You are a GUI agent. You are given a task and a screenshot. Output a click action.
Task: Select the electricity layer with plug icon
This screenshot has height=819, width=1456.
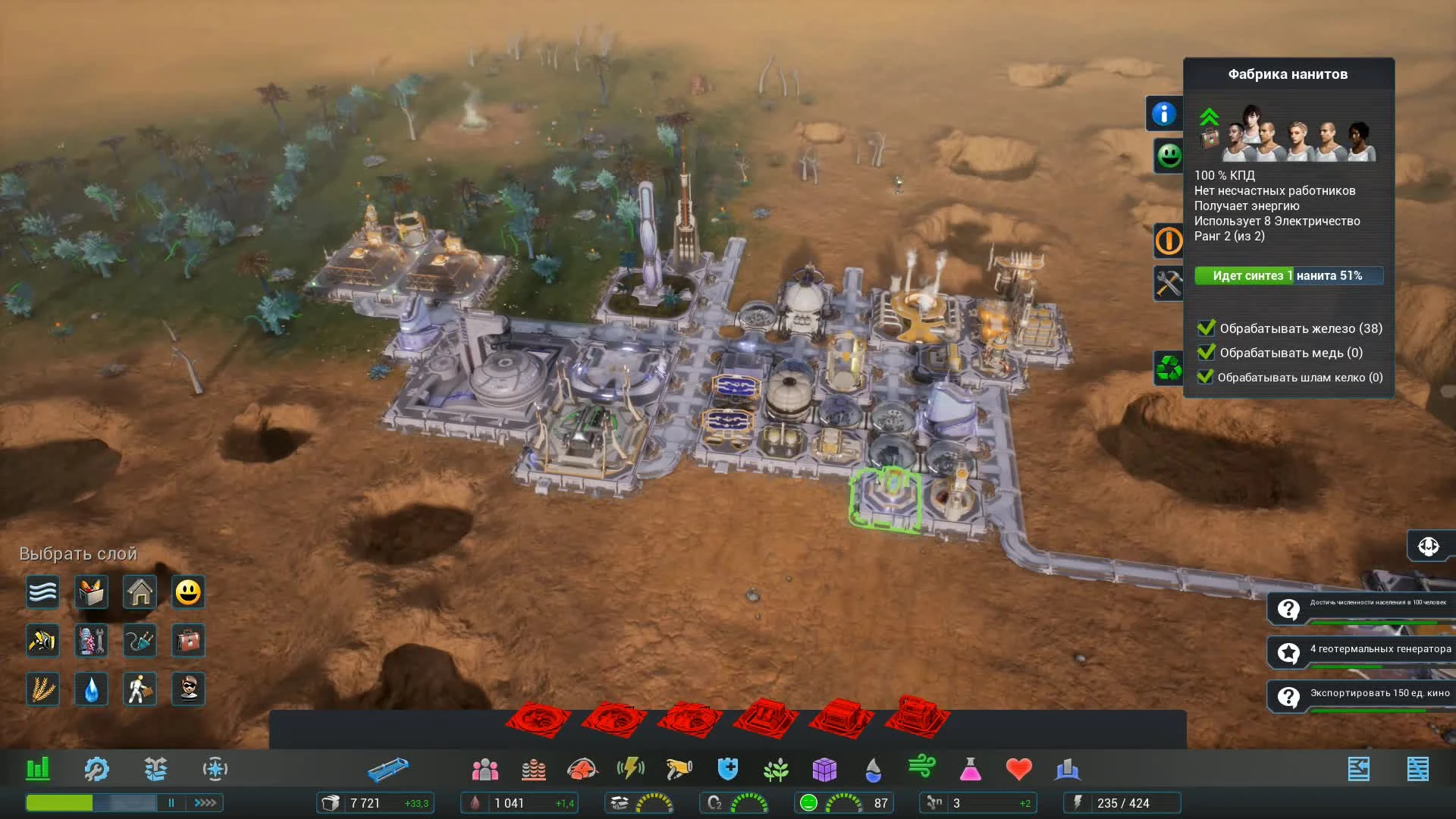tap(140, 641)
